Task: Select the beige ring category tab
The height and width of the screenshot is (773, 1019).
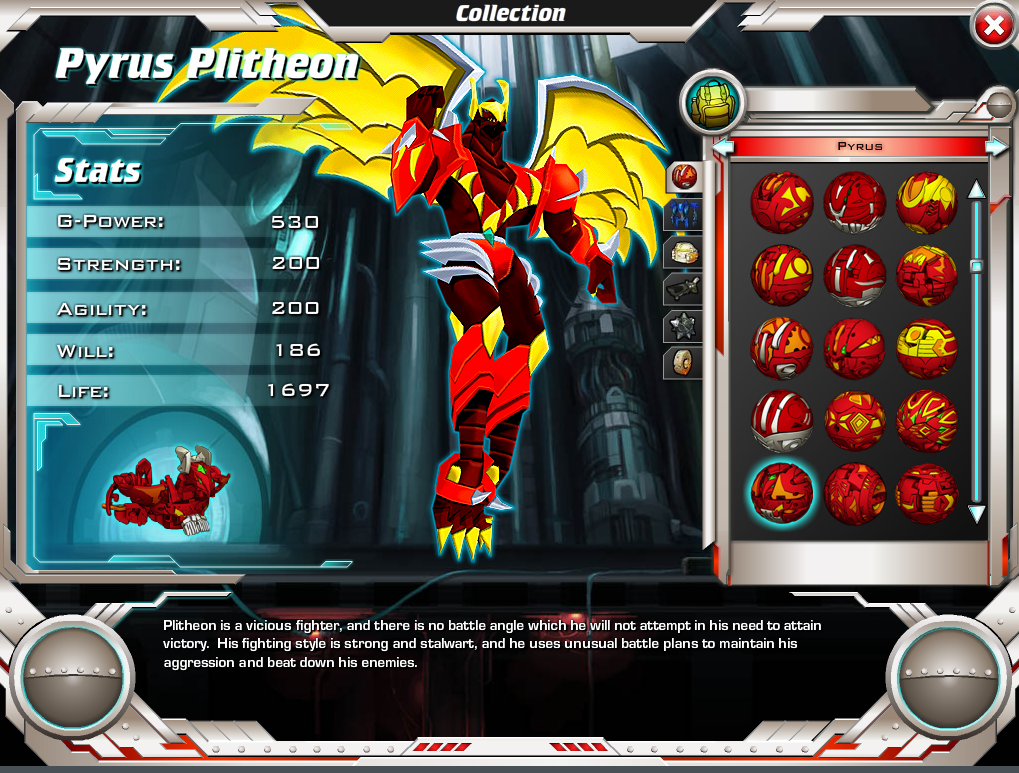Action: tap(684, 362)
